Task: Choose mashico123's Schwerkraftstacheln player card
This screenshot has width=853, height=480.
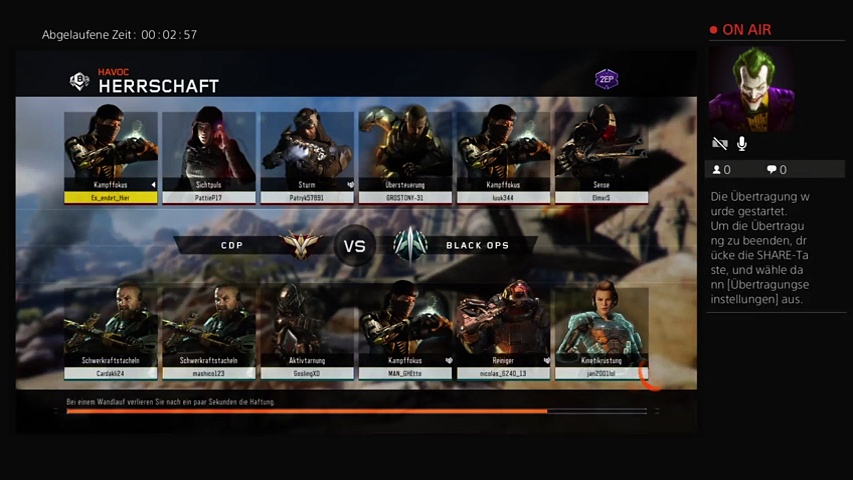Action: coord(209,333)
